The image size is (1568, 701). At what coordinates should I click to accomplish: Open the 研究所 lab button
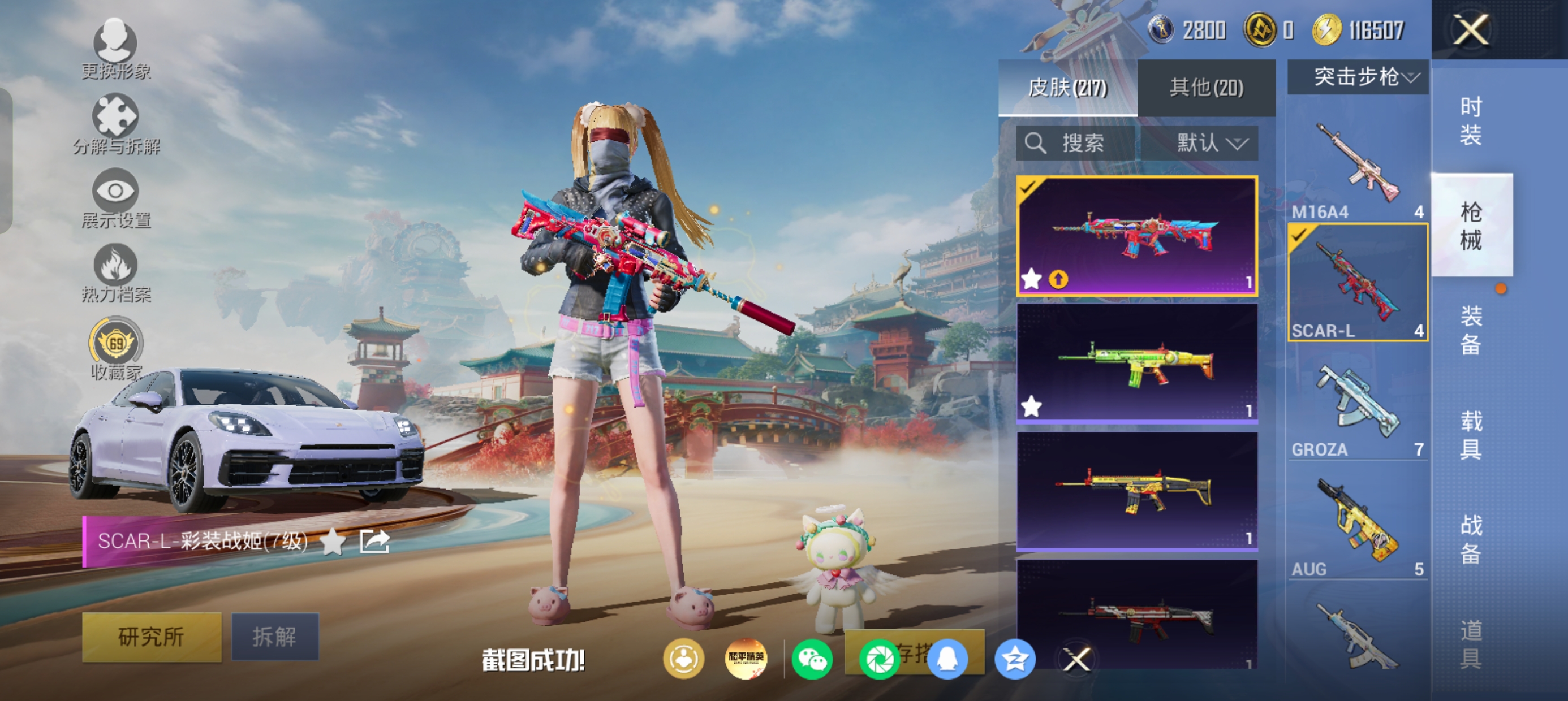pyautogui.click(x=152, y=637)
